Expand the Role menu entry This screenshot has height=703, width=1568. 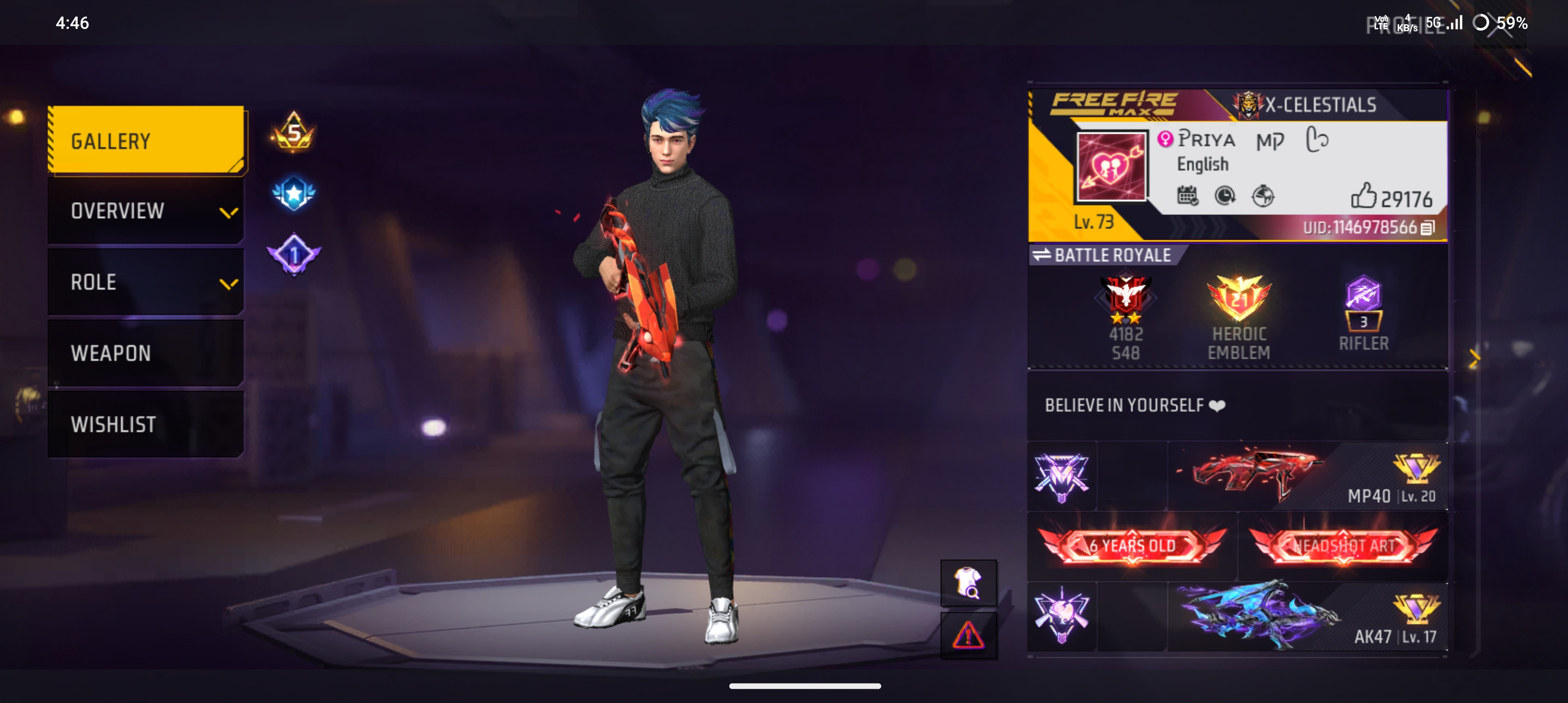(146, 282)
